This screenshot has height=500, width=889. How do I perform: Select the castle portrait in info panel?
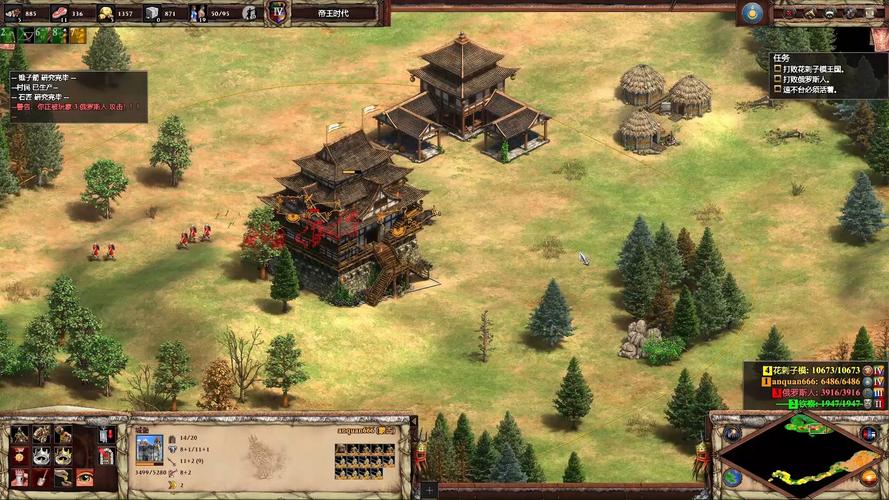149,447
